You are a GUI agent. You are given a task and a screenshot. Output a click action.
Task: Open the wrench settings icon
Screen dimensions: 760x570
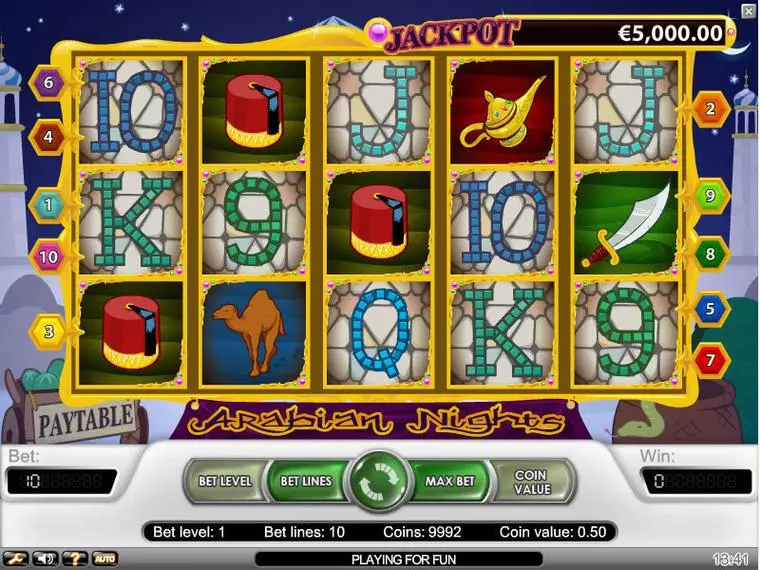[x=16, y=558]
